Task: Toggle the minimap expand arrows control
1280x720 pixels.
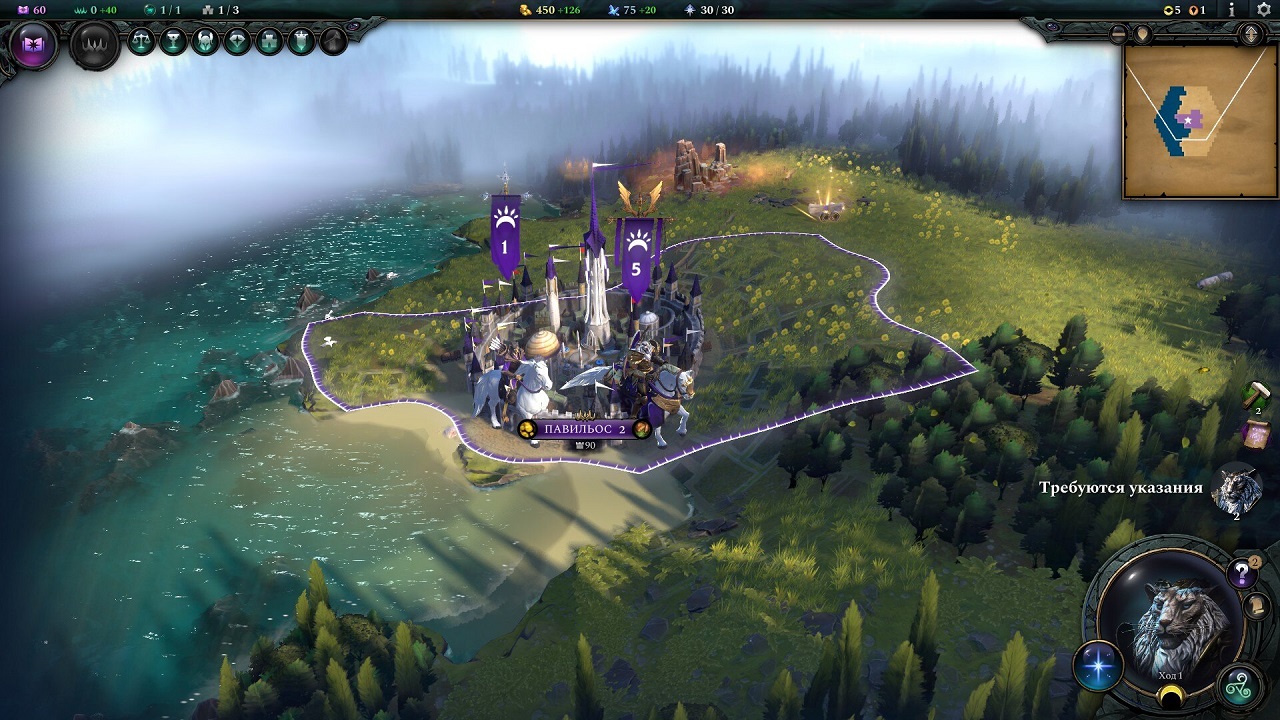Action: point(1251,34)
